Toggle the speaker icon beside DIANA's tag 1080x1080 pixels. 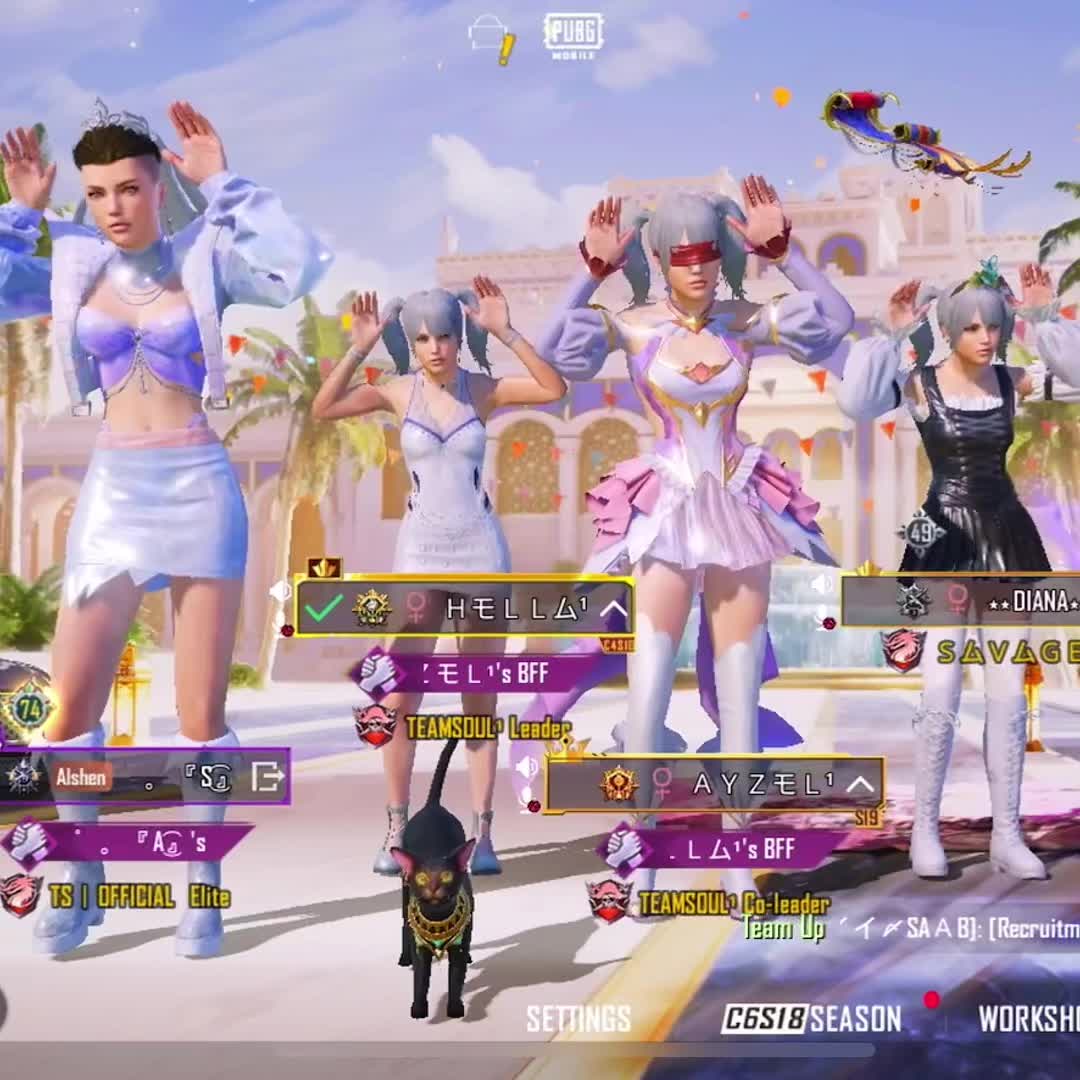click(x=823, y=584)
